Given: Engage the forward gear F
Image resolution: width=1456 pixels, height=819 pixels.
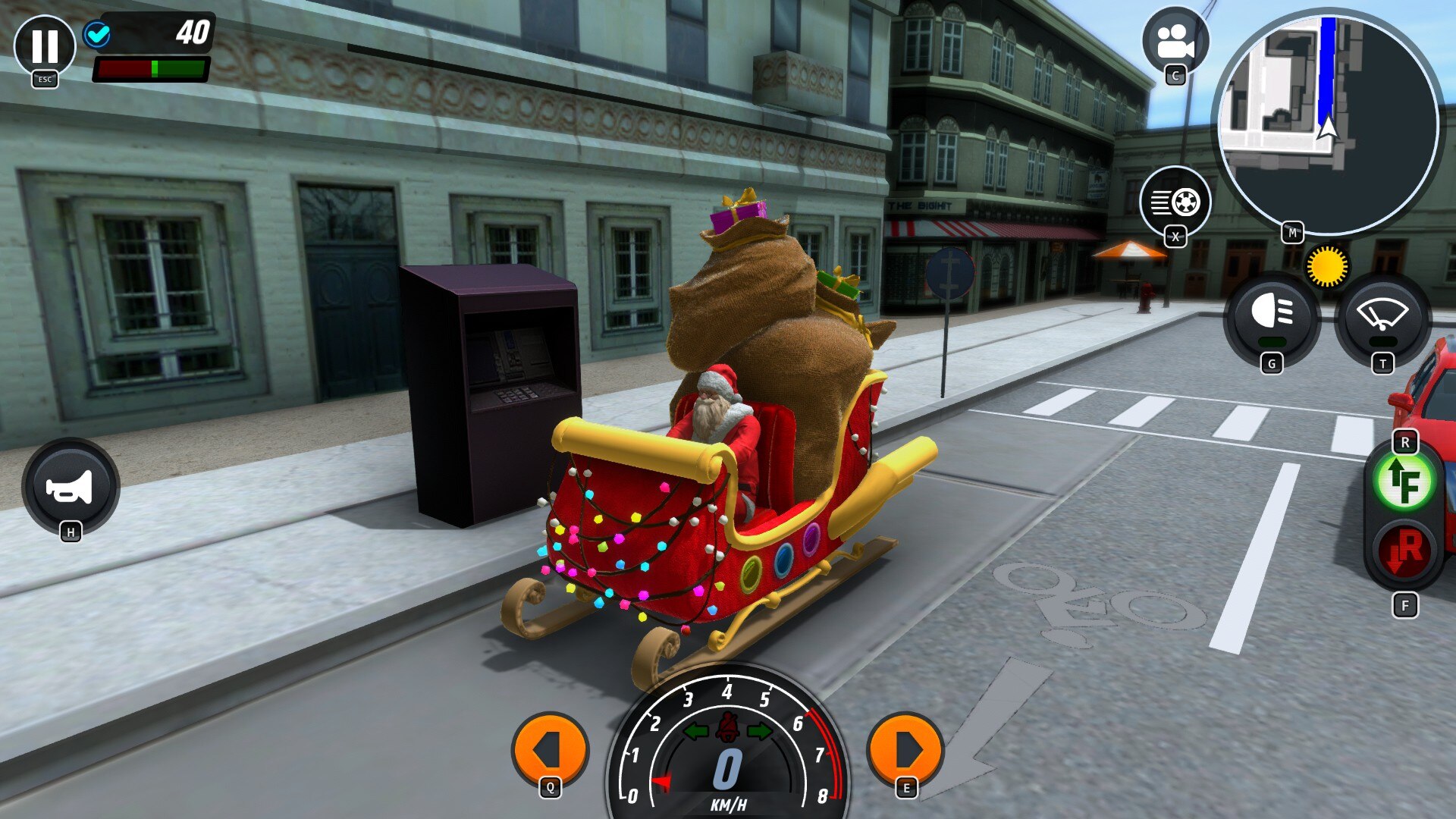Looking at the screenshot, I should tap(1404, 484).
